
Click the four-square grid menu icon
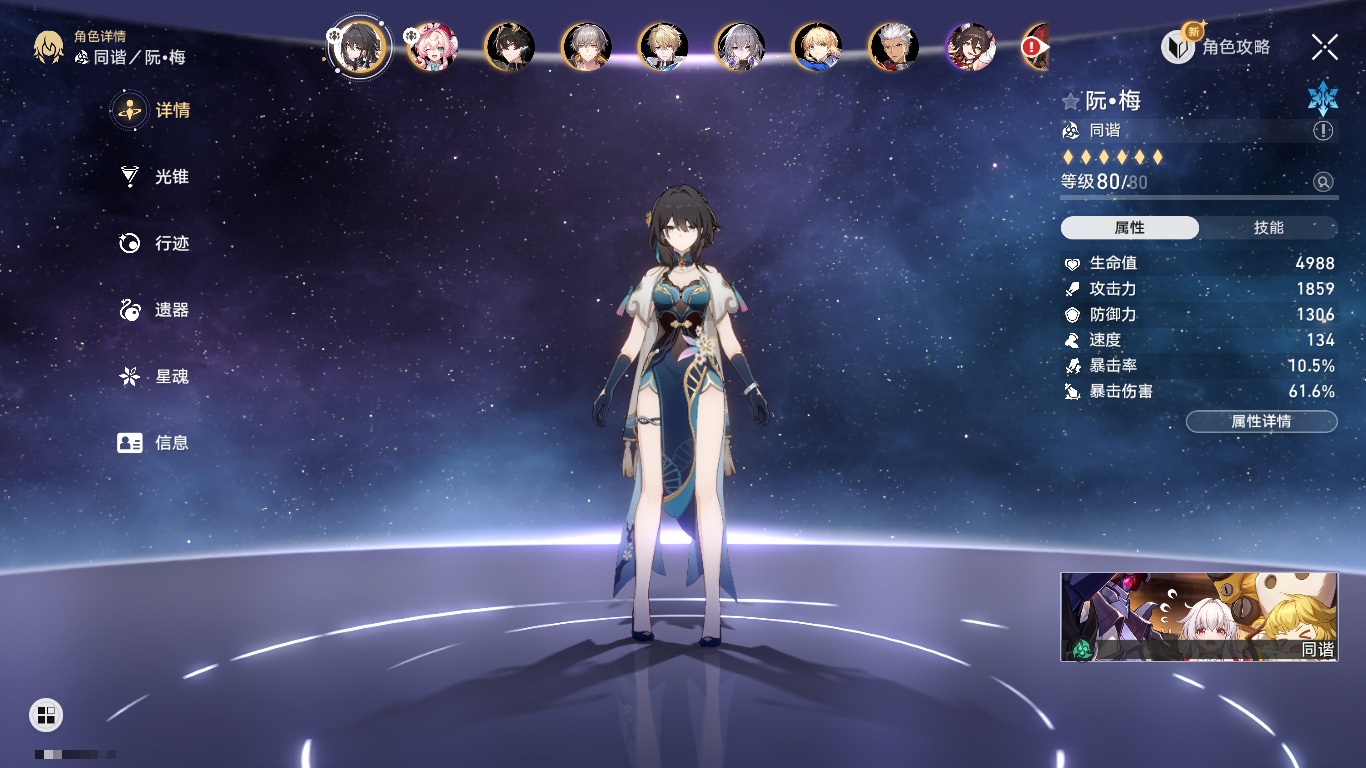click(x=46, y=714)
